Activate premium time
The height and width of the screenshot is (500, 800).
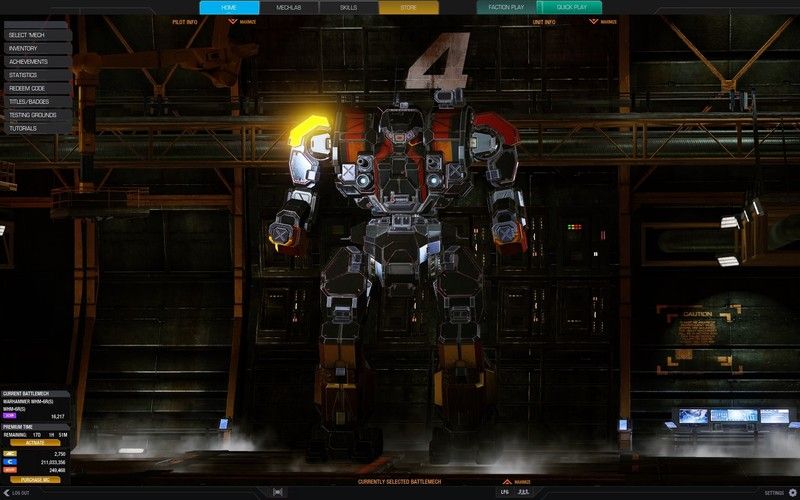[x=35, y=442]
